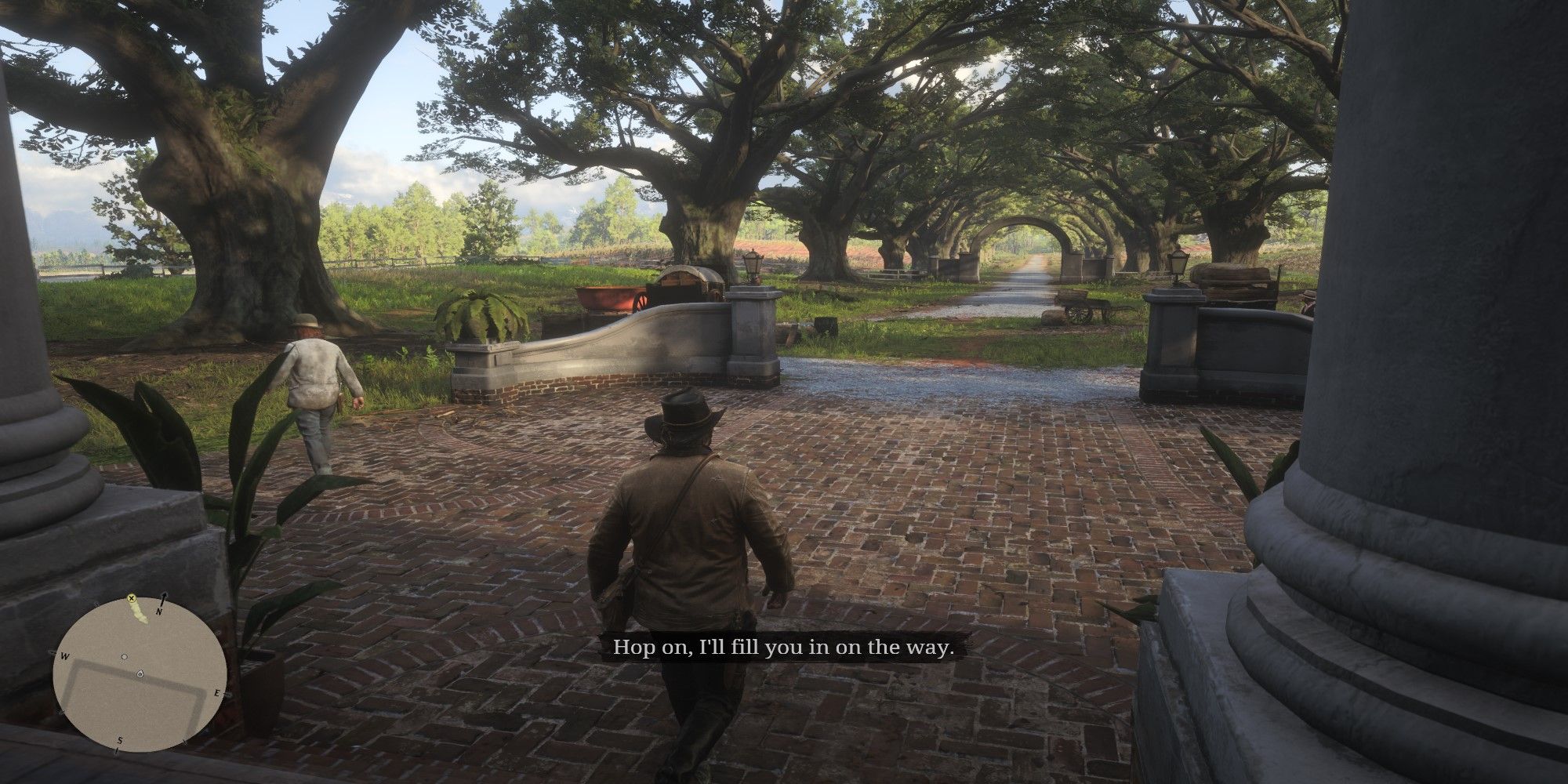
Task: Click the S compass letter on the minimap
Action: click(x=120, y=740)
